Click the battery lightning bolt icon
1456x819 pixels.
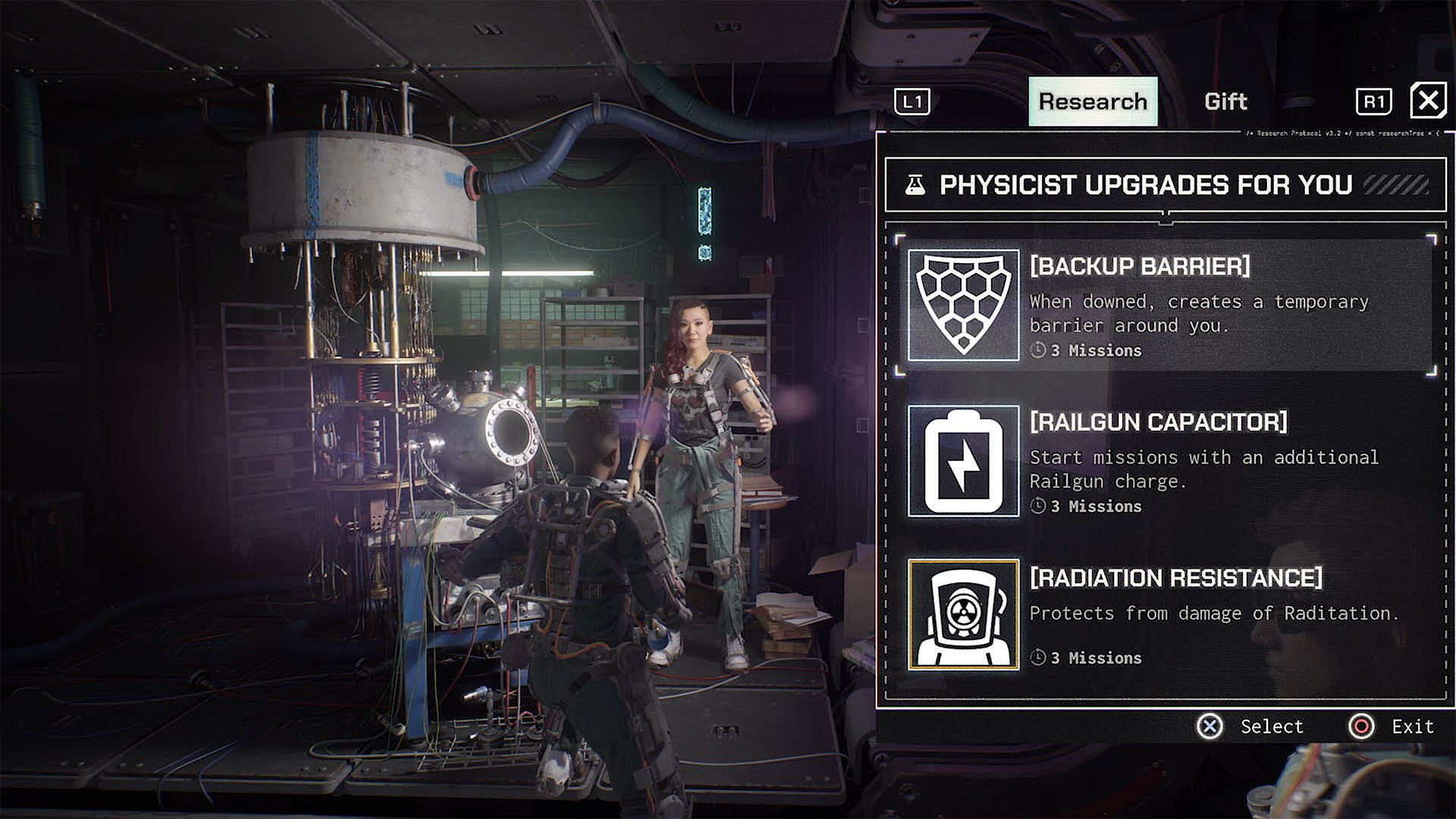tap(964, 461)
